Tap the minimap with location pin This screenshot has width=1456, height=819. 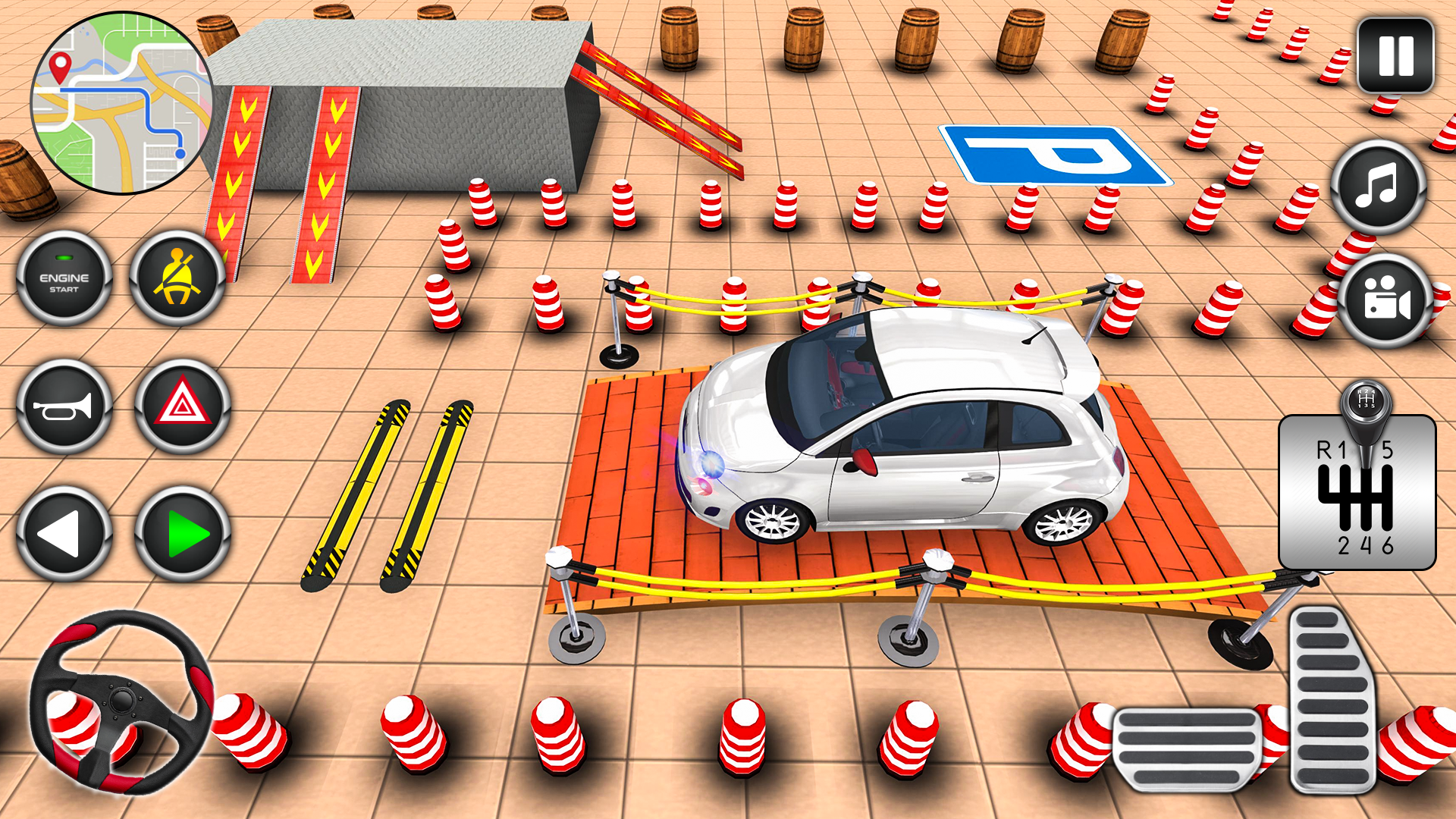click(121, 101)
